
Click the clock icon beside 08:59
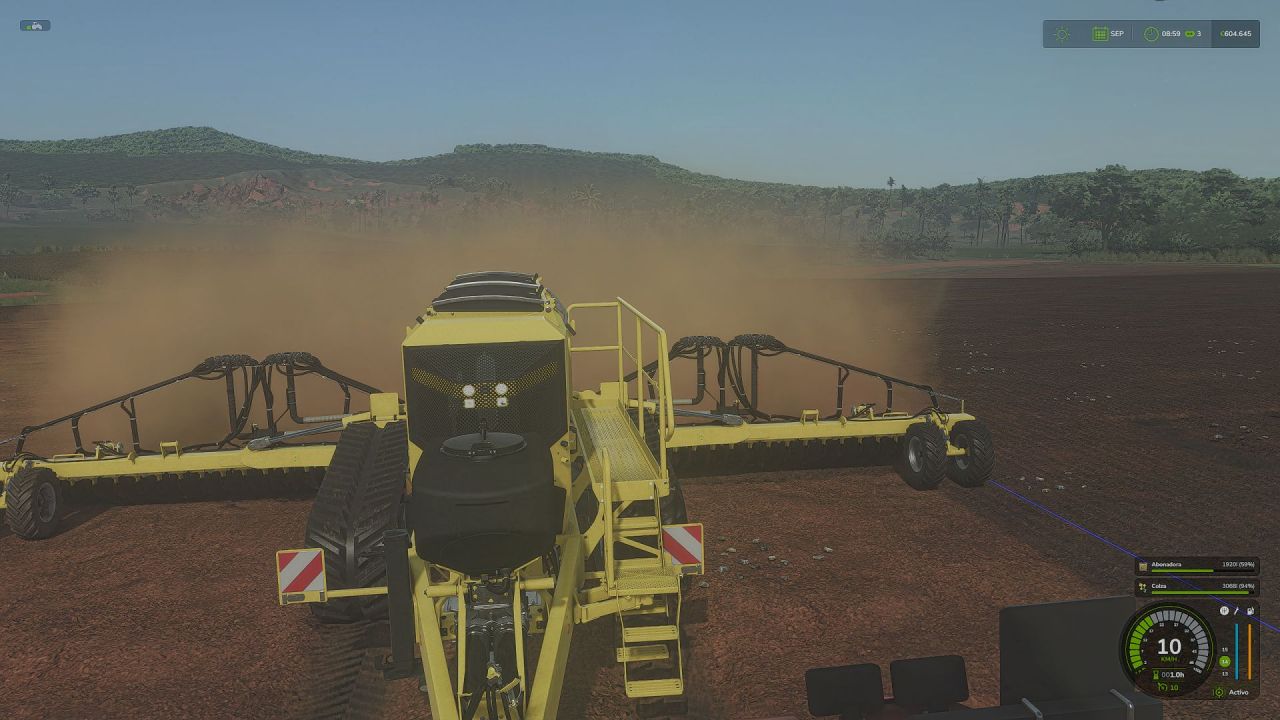[1152, 33]
